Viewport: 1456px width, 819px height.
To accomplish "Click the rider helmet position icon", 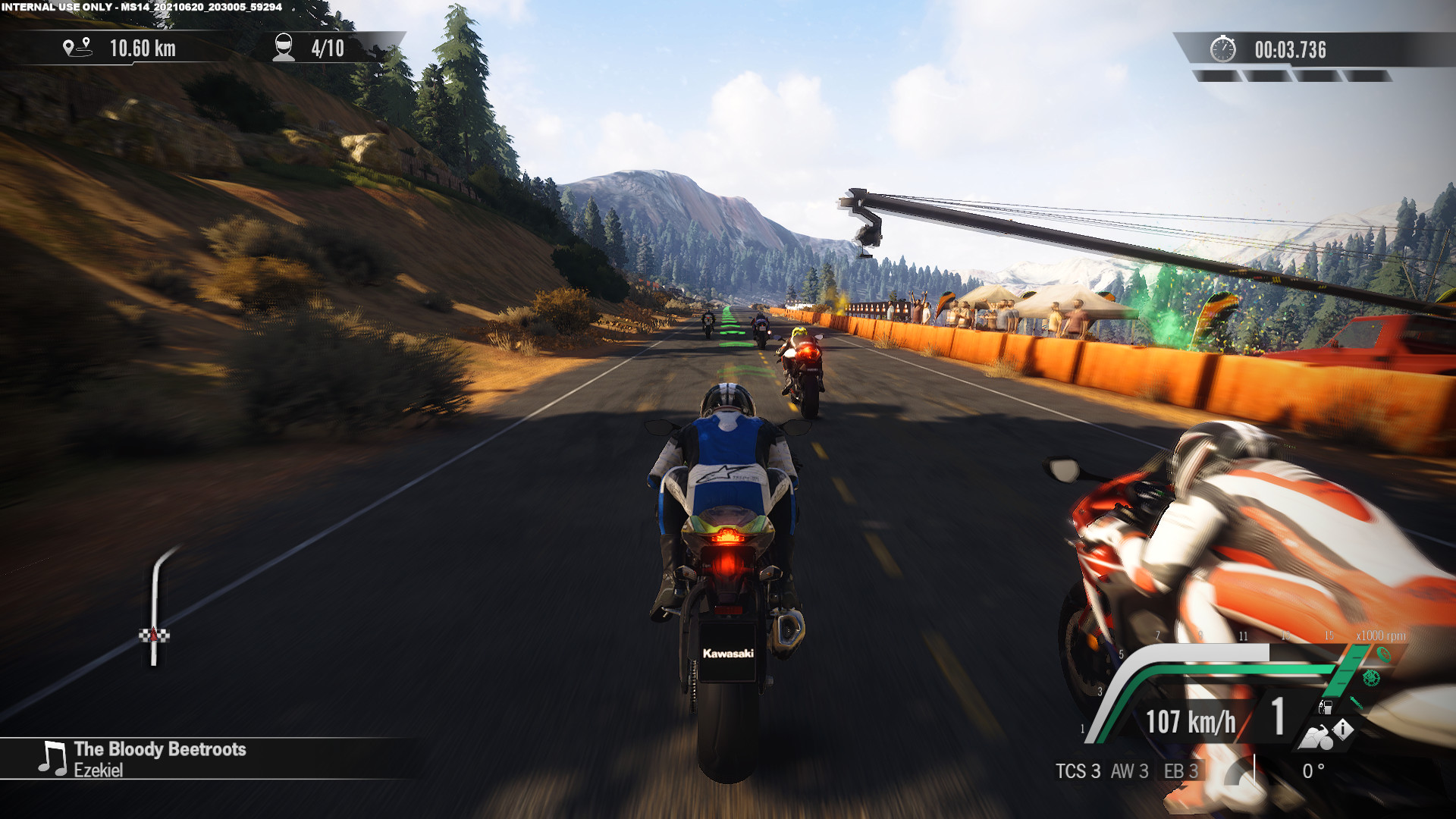I will (x=284, y=48).
